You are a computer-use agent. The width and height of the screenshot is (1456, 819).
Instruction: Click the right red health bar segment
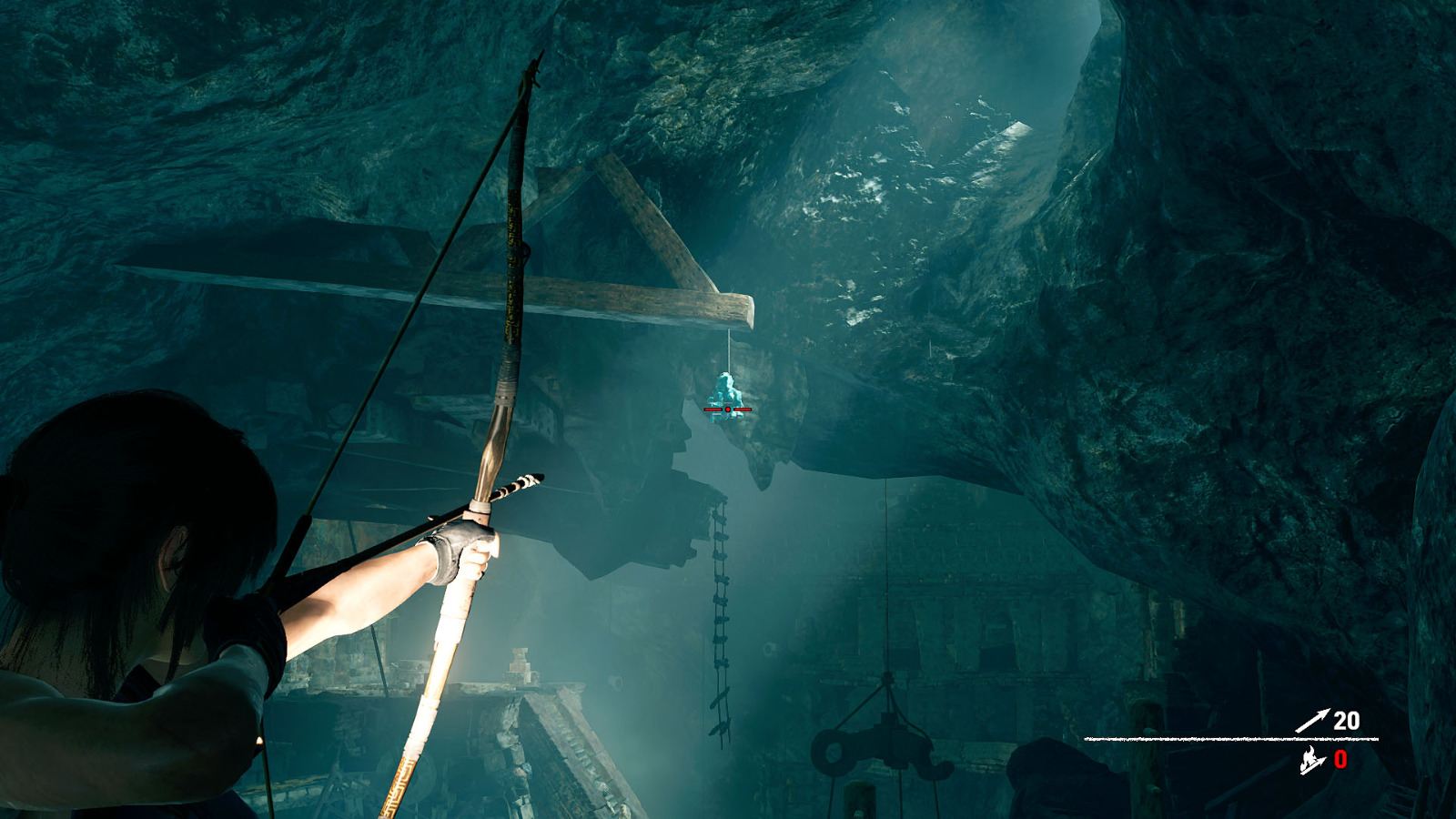[743, 409]
